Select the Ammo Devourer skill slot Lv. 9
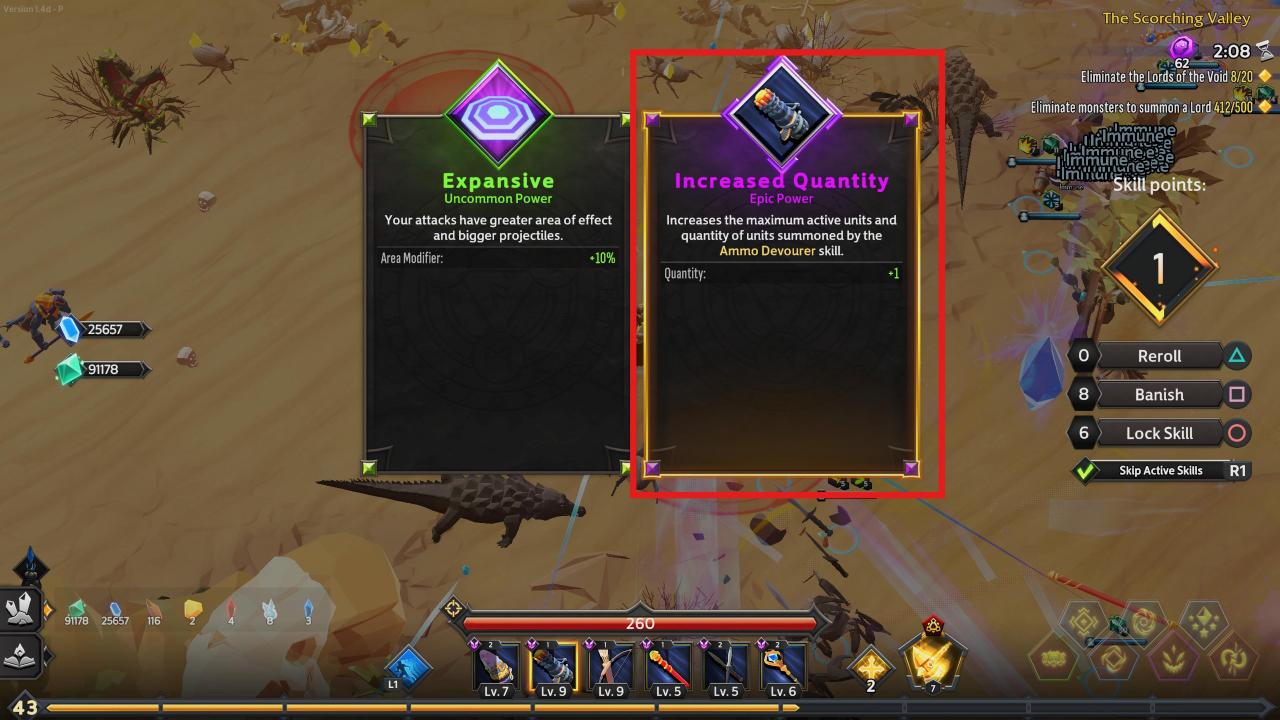Viewport: 1280px width, 720px height. (x=553, y=668)
